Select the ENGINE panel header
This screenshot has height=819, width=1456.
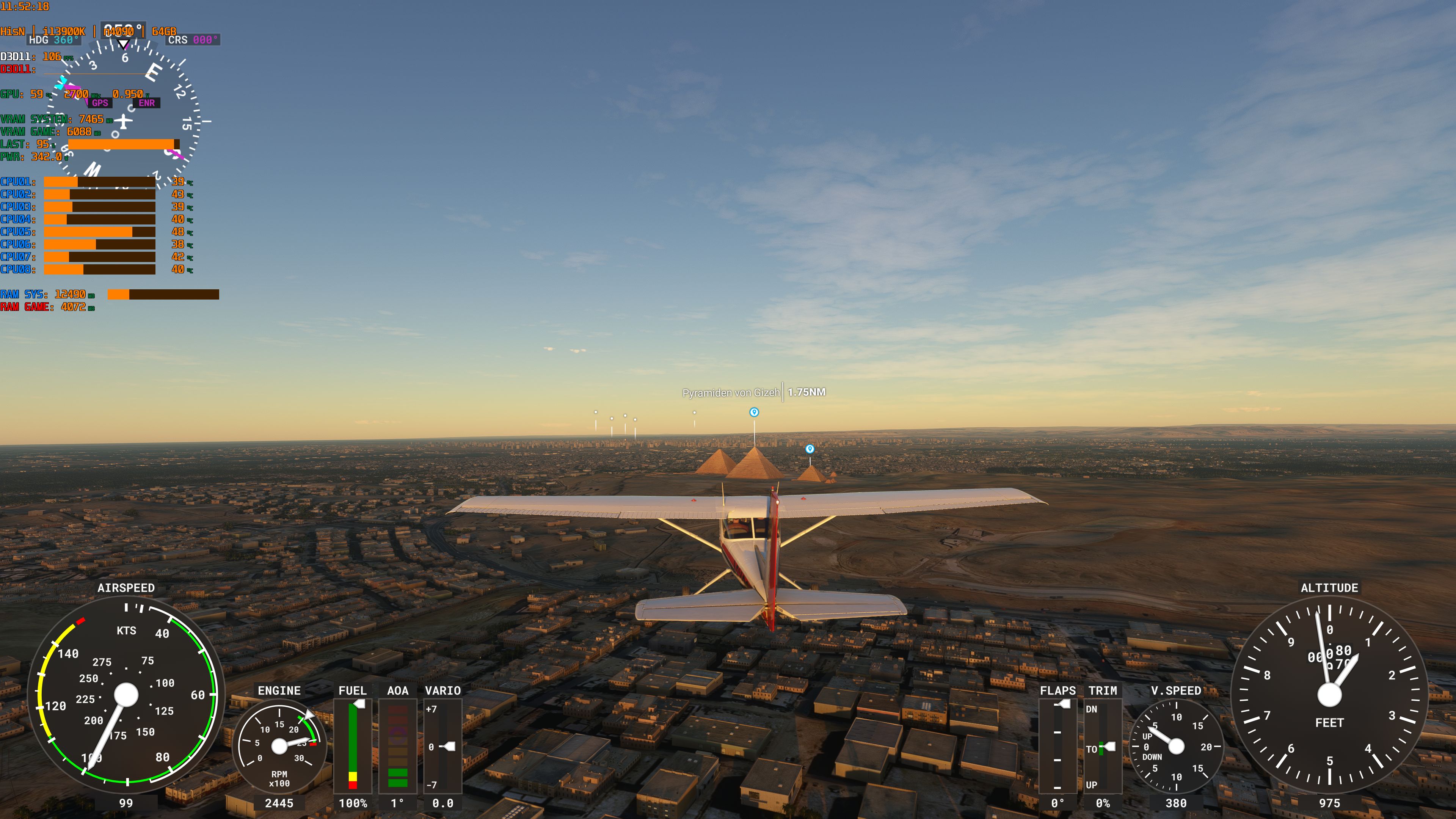pos(278,691)
